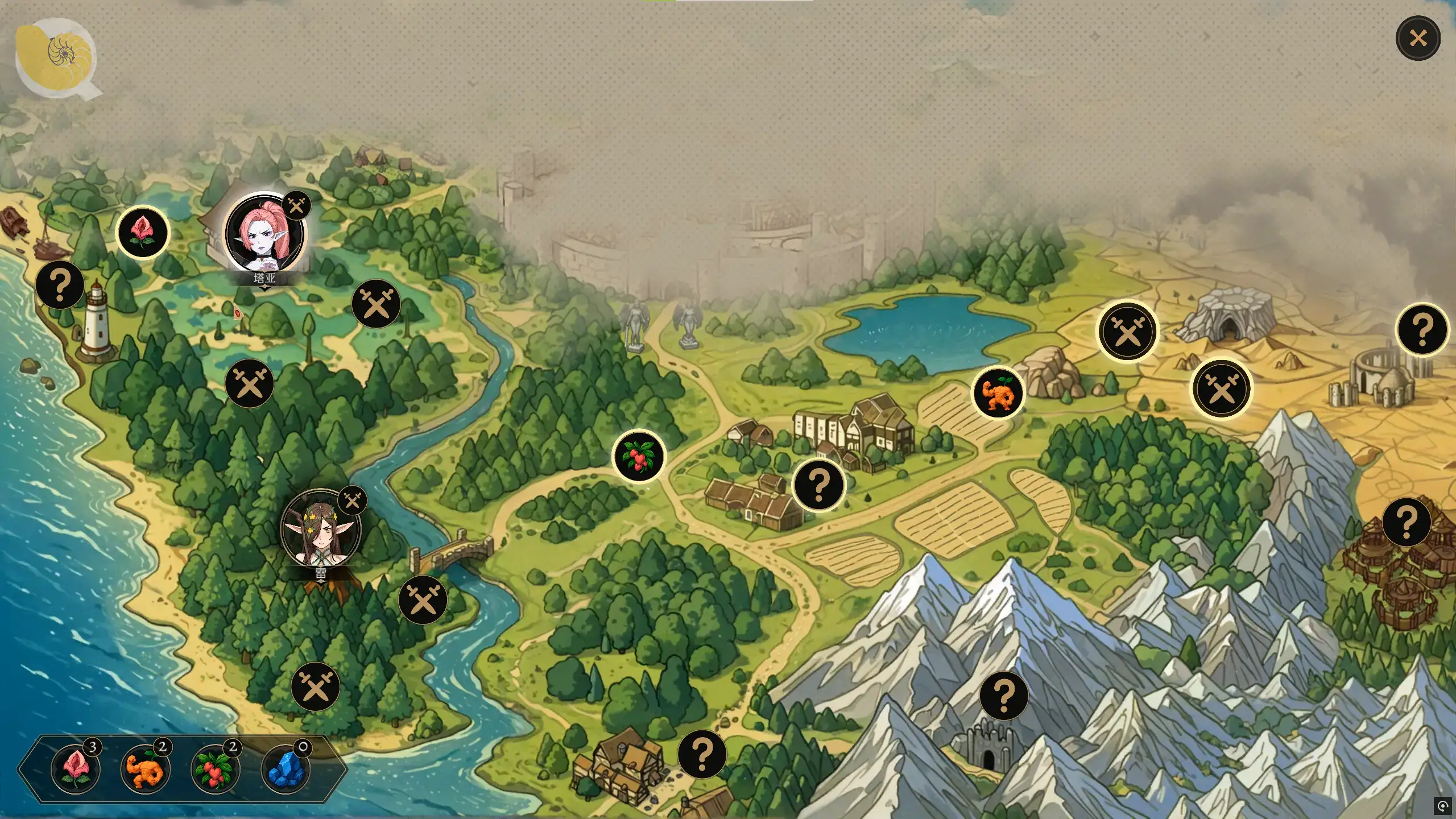Explore the question mark above the mountain castle

coord(1004,696)
